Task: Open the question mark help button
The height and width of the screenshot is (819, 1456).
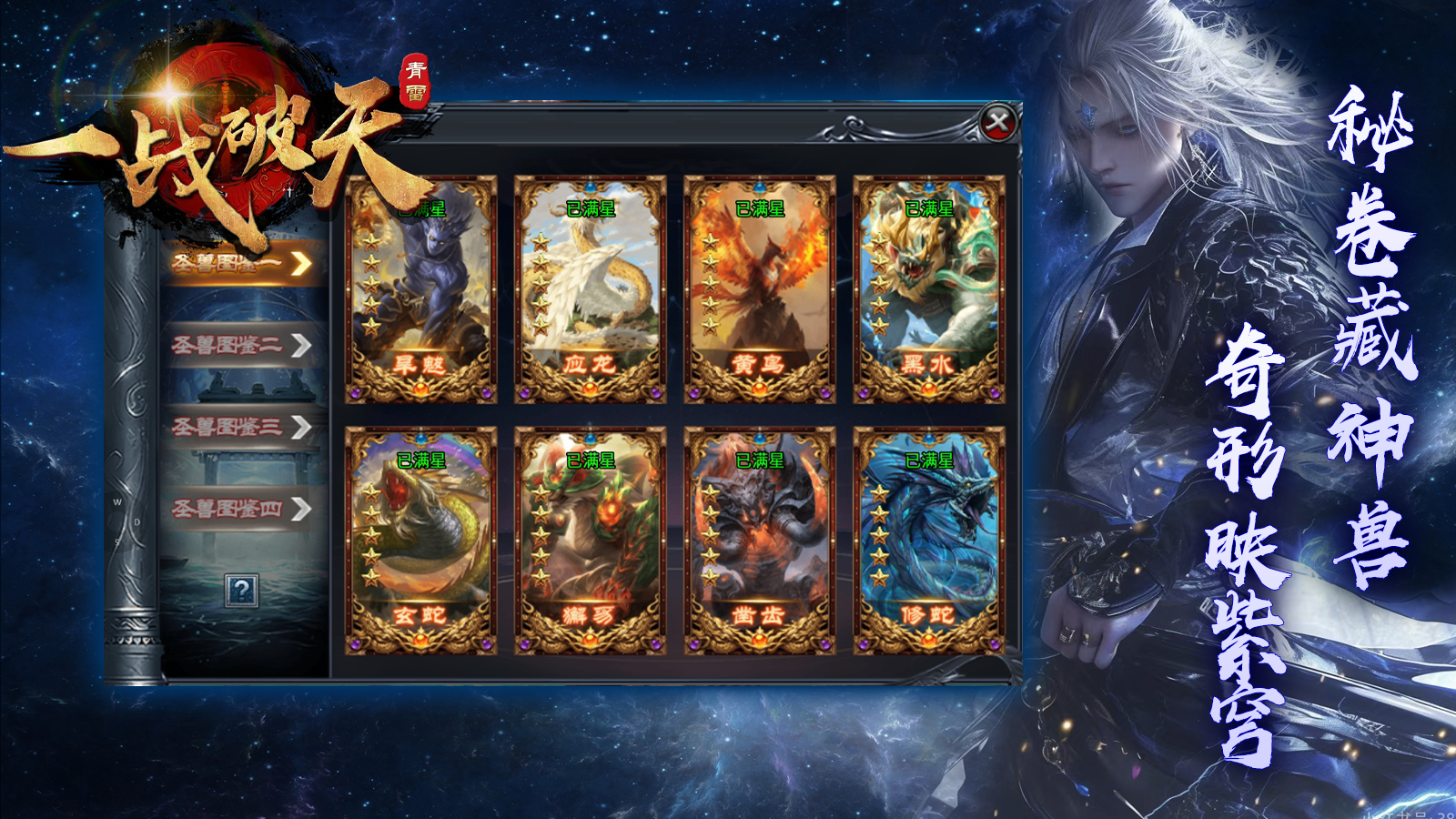Action: pos(241,591)
